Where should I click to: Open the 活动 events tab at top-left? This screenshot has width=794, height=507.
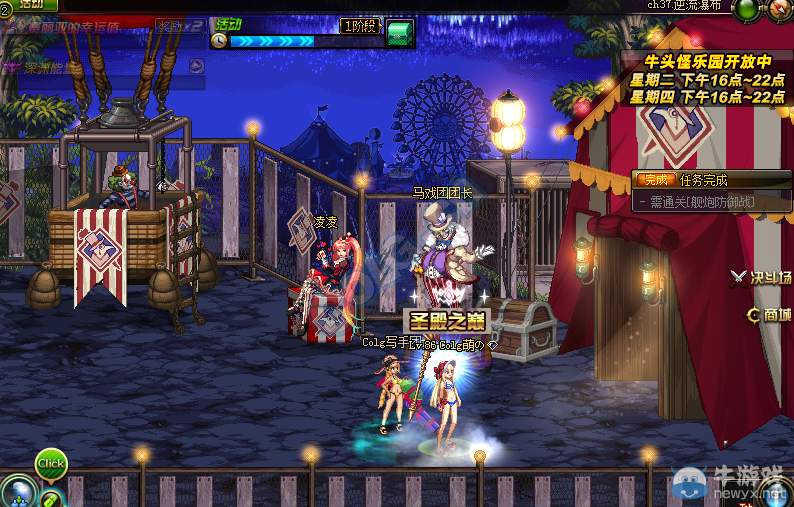(x=32, y=4)
